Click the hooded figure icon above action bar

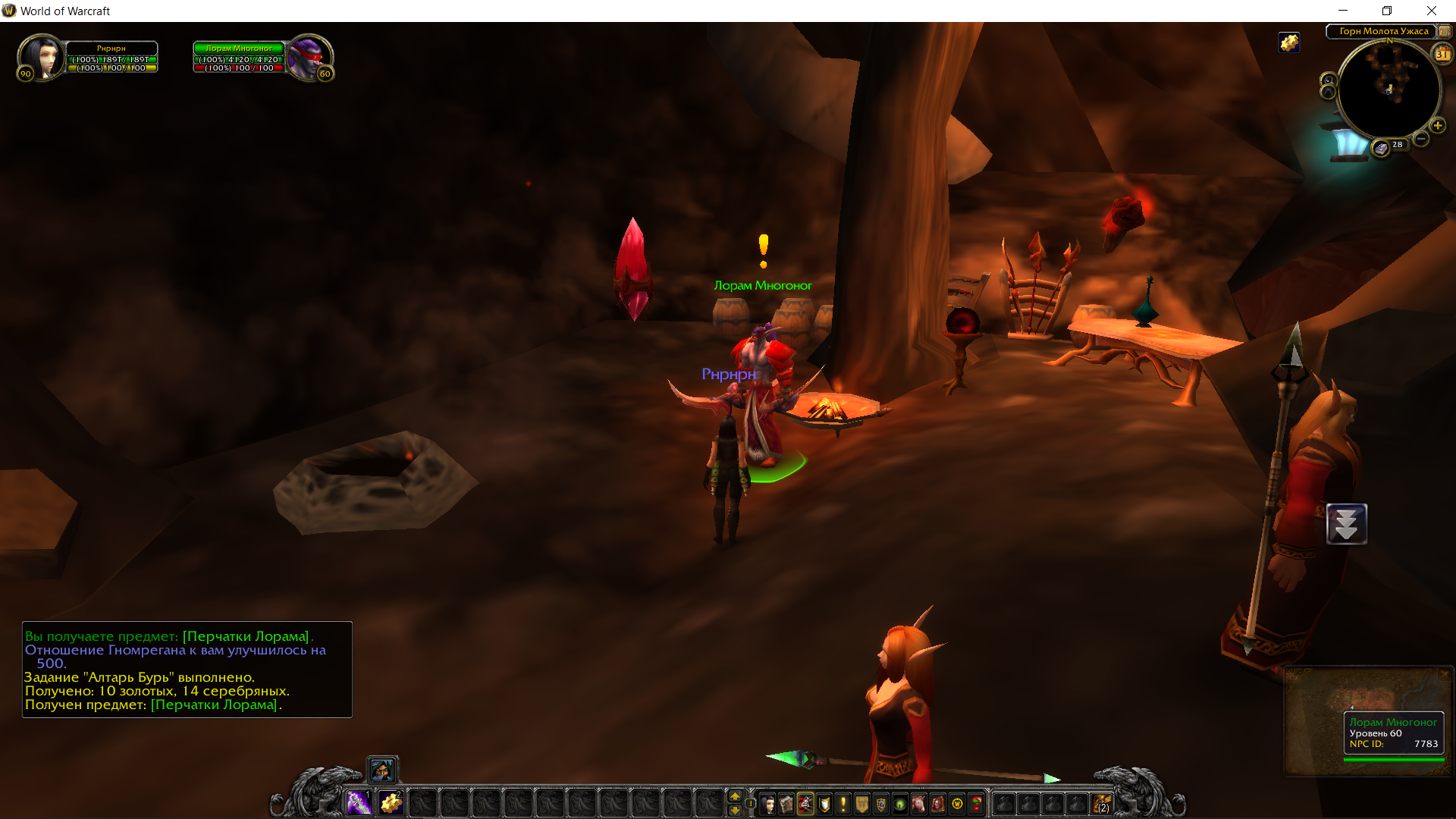382,770
